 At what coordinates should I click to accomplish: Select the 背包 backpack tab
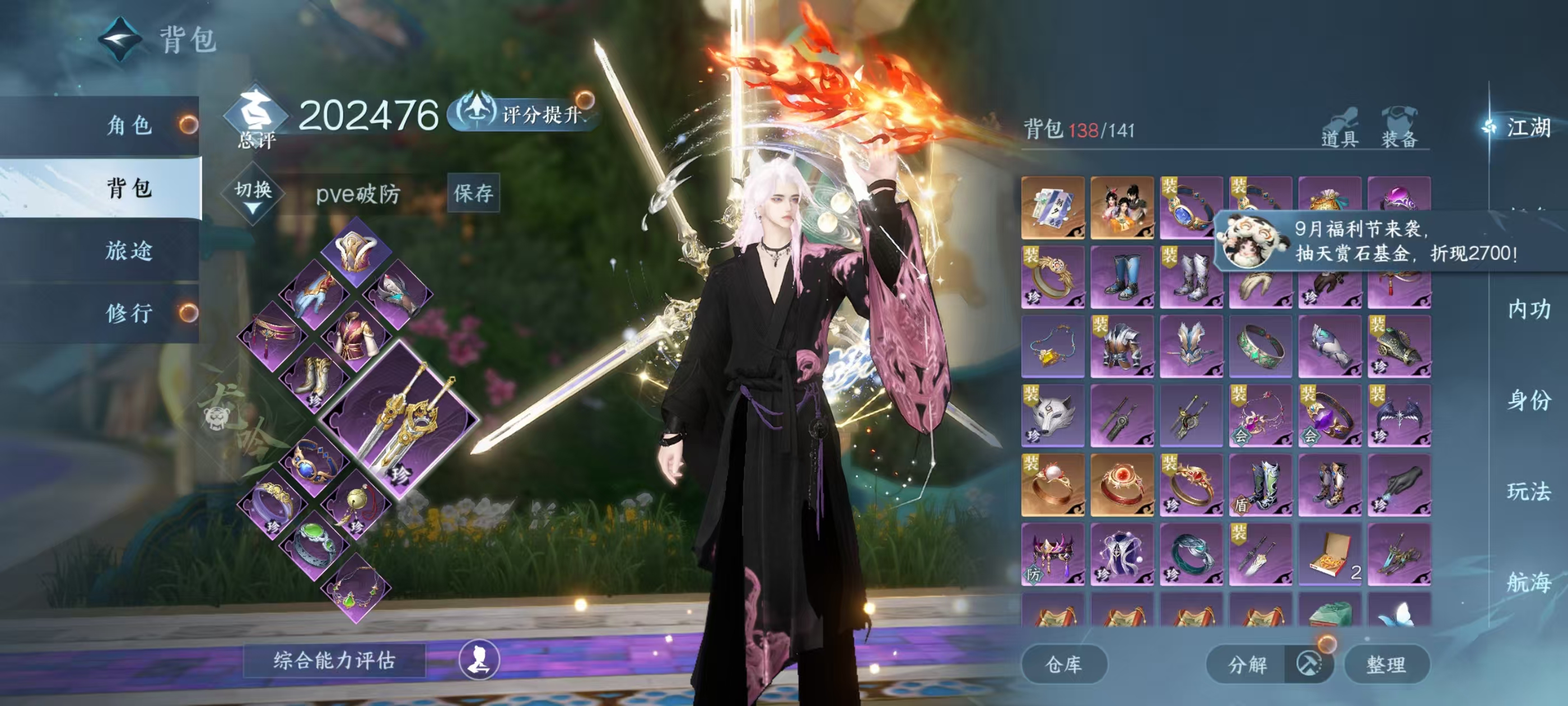(129, 188)
